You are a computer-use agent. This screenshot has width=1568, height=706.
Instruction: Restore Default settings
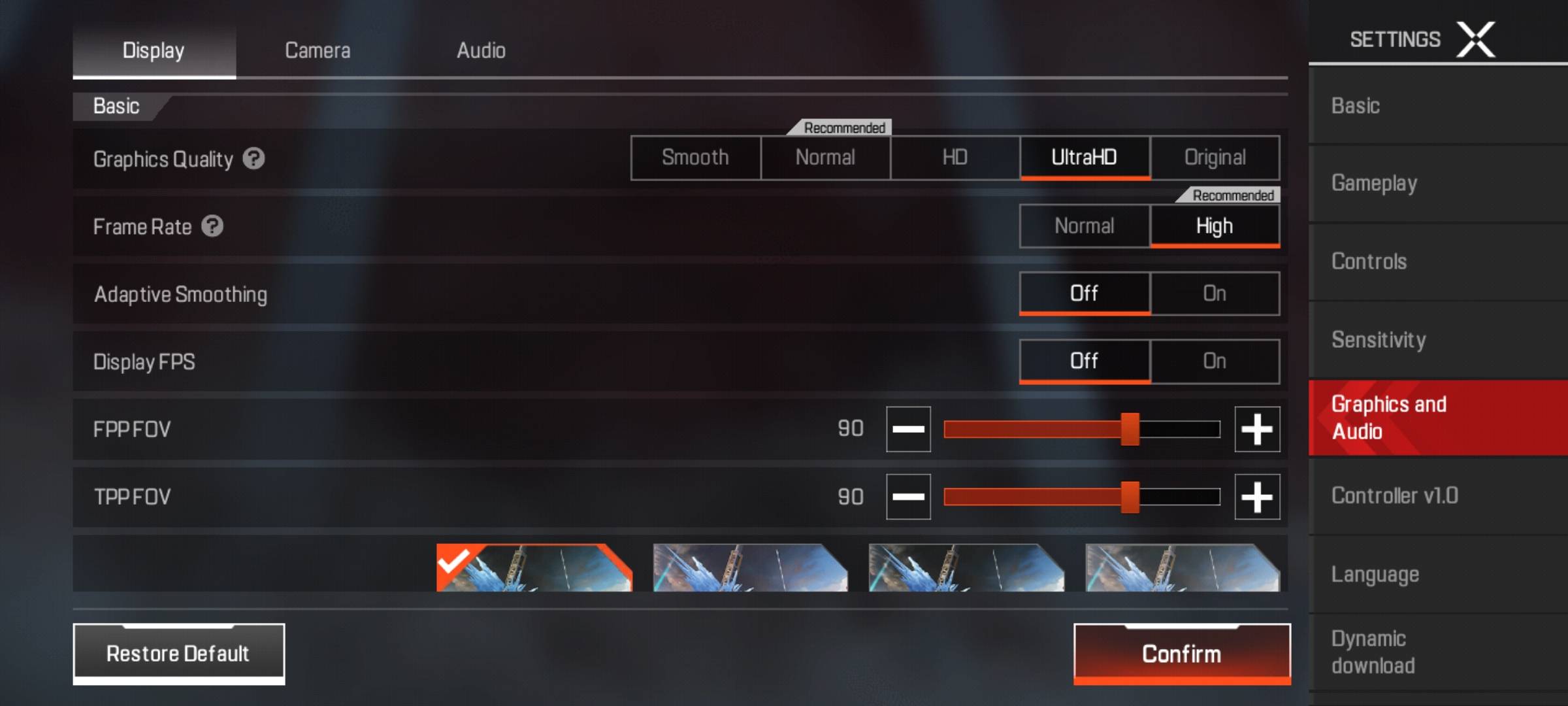click(178, 653)
